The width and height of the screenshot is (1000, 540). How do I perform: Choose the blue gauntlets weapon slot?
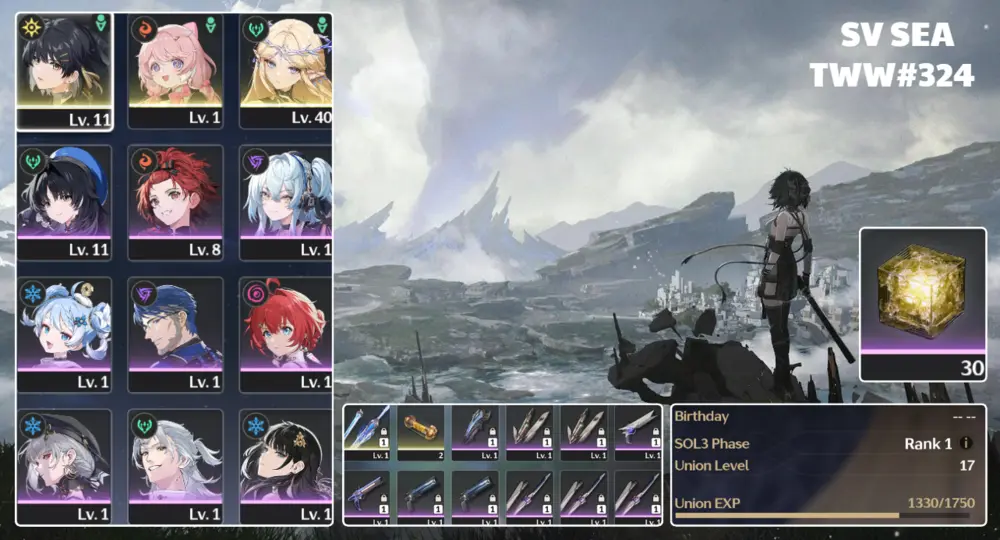click(475, 432)
